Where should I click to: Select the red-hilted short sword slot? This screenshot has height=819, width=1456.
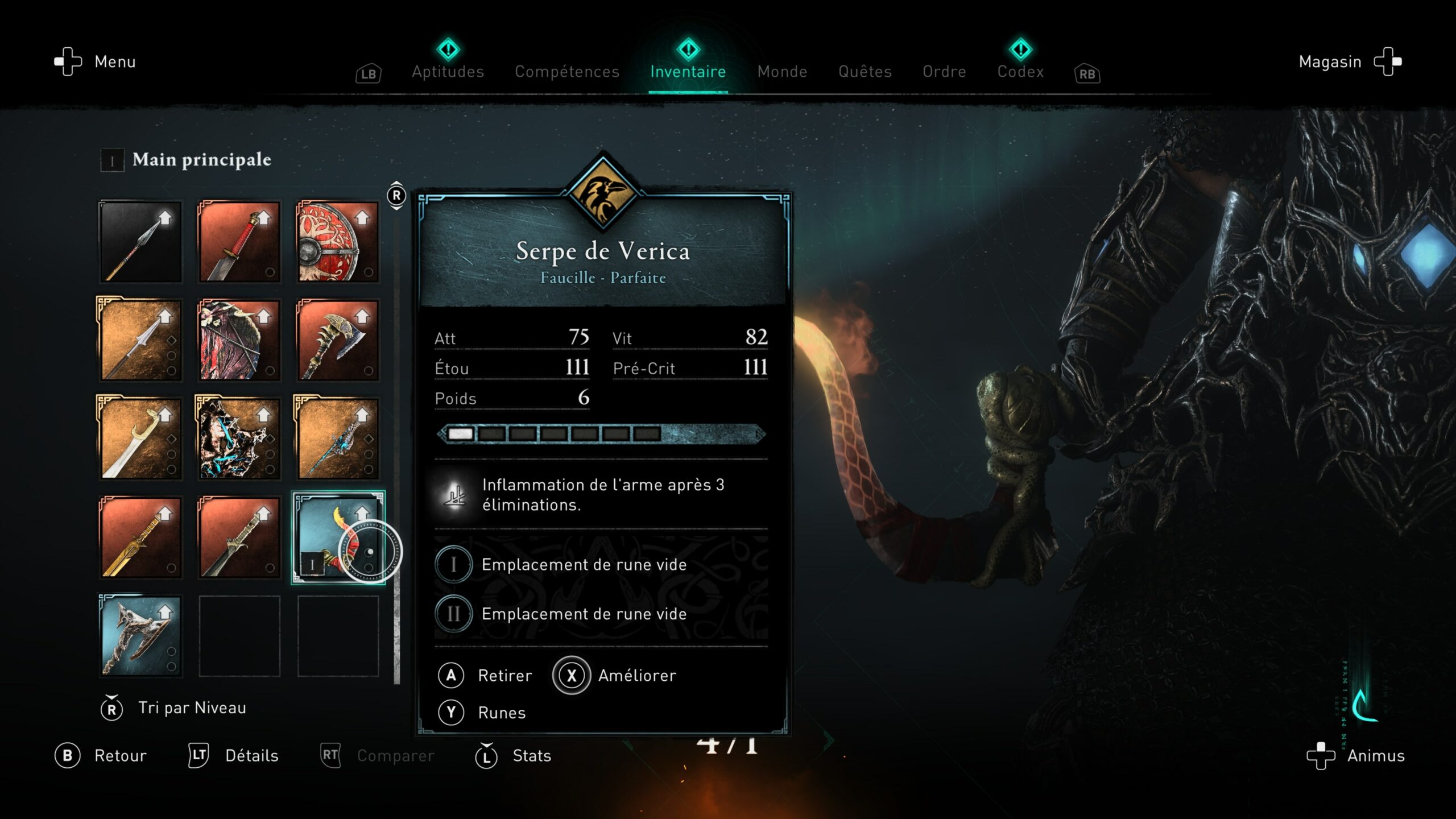[239, 242]
